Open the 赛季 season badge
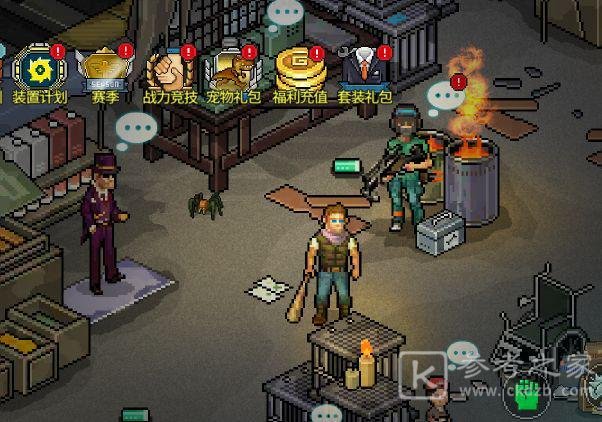 (x=105, y=68)
